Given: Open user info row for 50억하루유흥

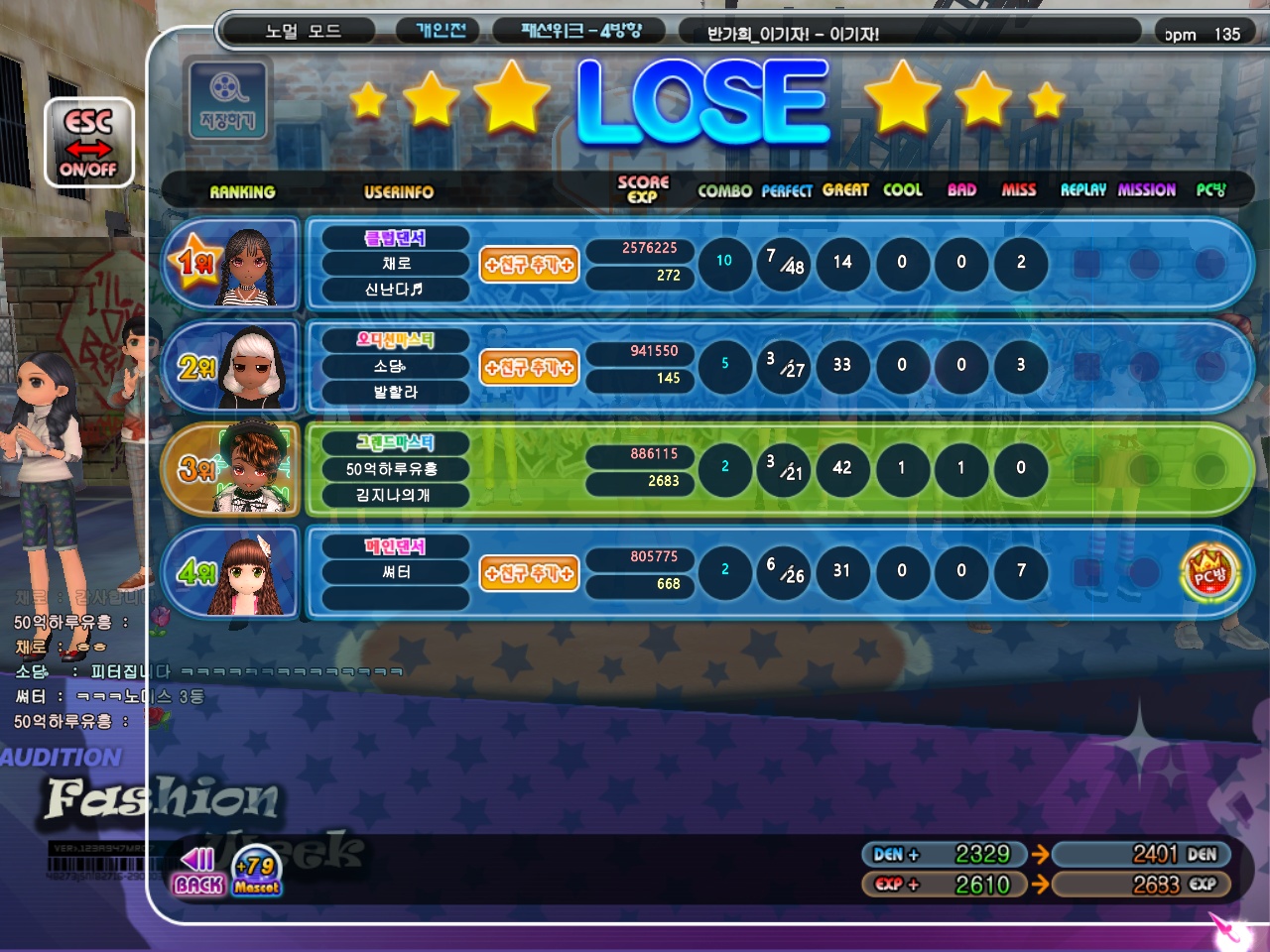Looking at the screenshot, I should (x=393, y=469).
